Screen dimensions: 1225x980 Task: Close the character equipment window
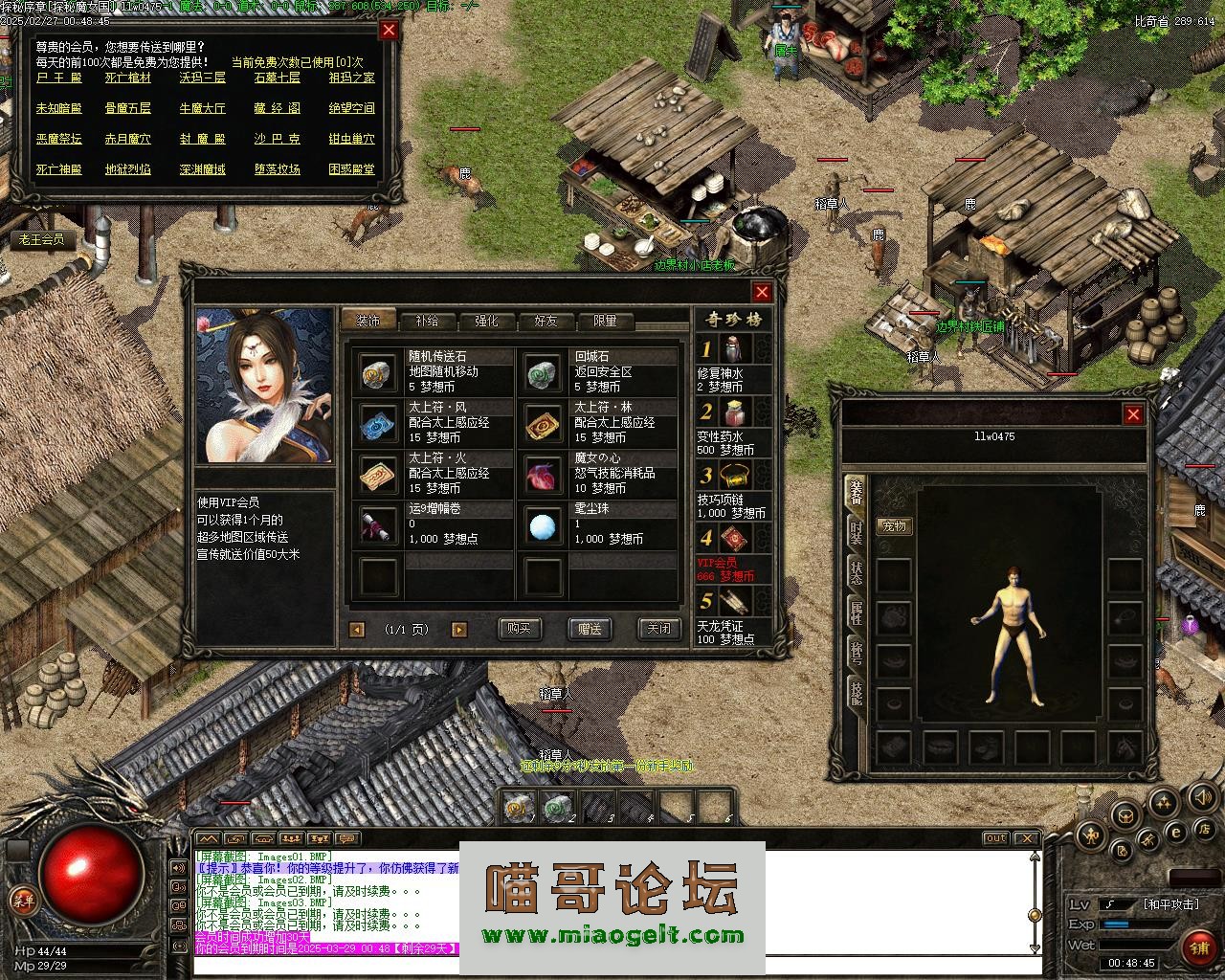[1133, 414]
